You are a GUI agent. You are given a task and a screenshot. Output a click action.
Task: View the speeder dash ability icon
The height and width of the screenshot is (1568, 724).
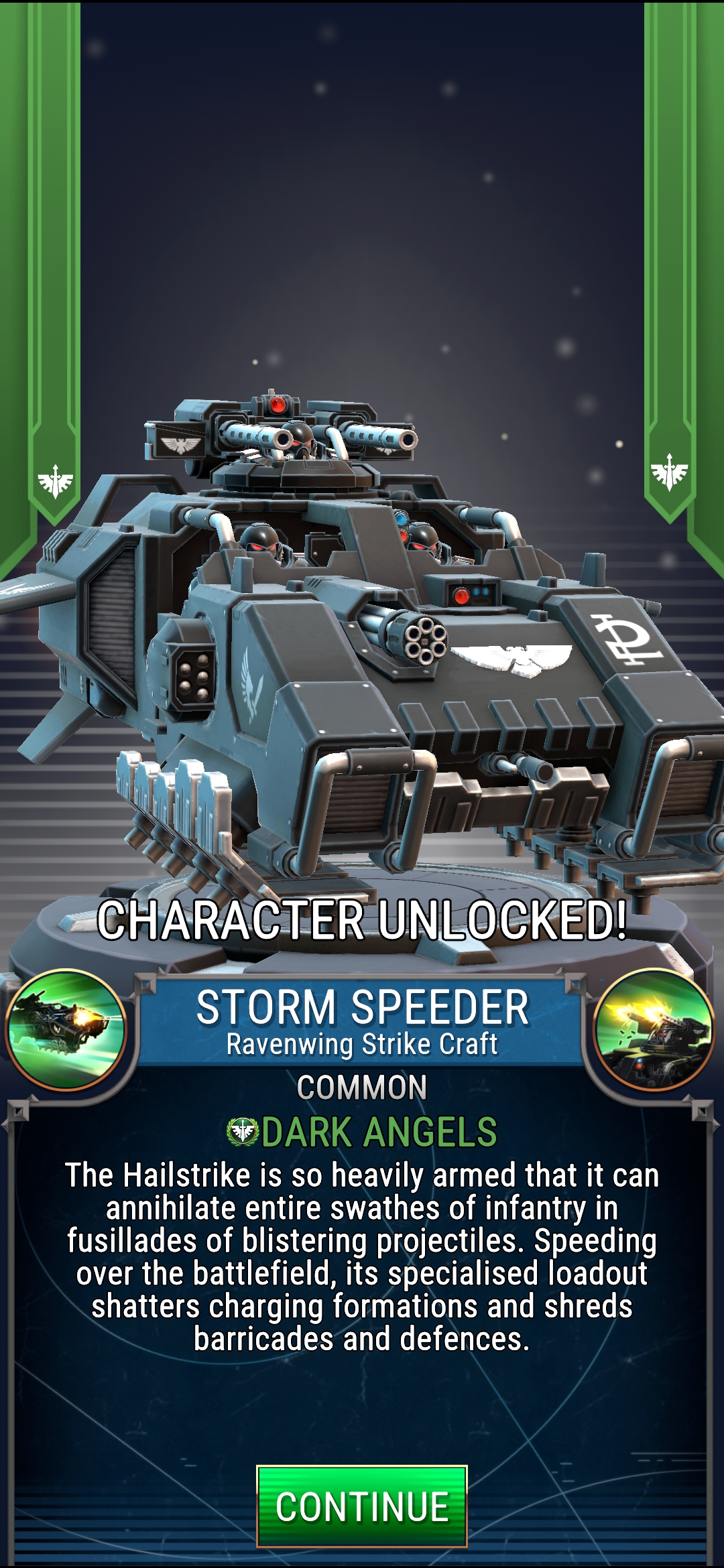point(66,1029)
